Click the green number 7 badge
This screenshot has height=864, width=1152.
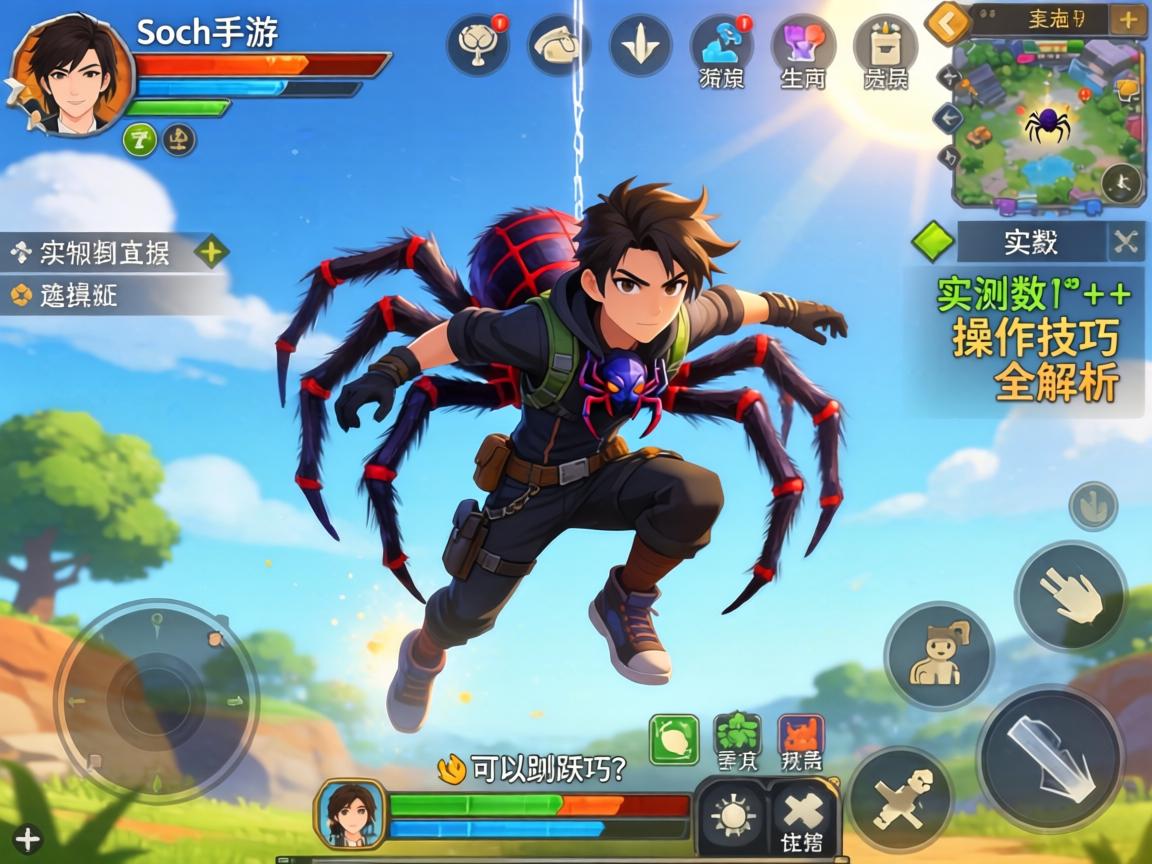pyautogui.click(x=139, y=139)
